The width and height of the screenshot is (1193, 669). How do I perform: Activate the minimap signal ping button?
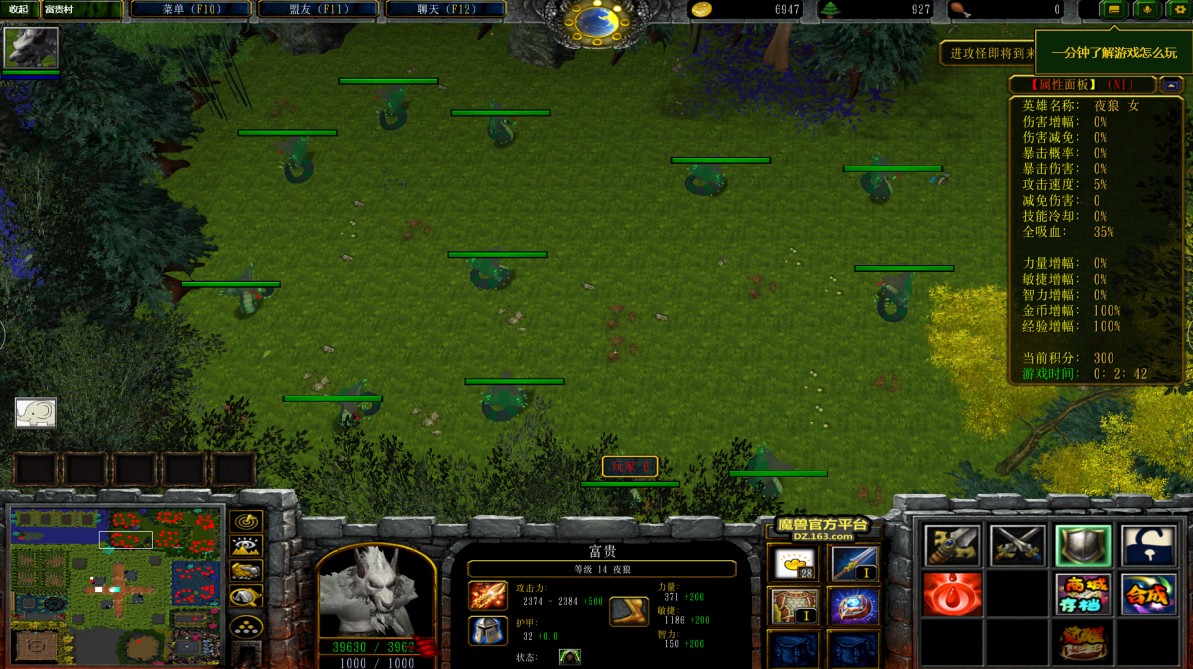[246, 521]
